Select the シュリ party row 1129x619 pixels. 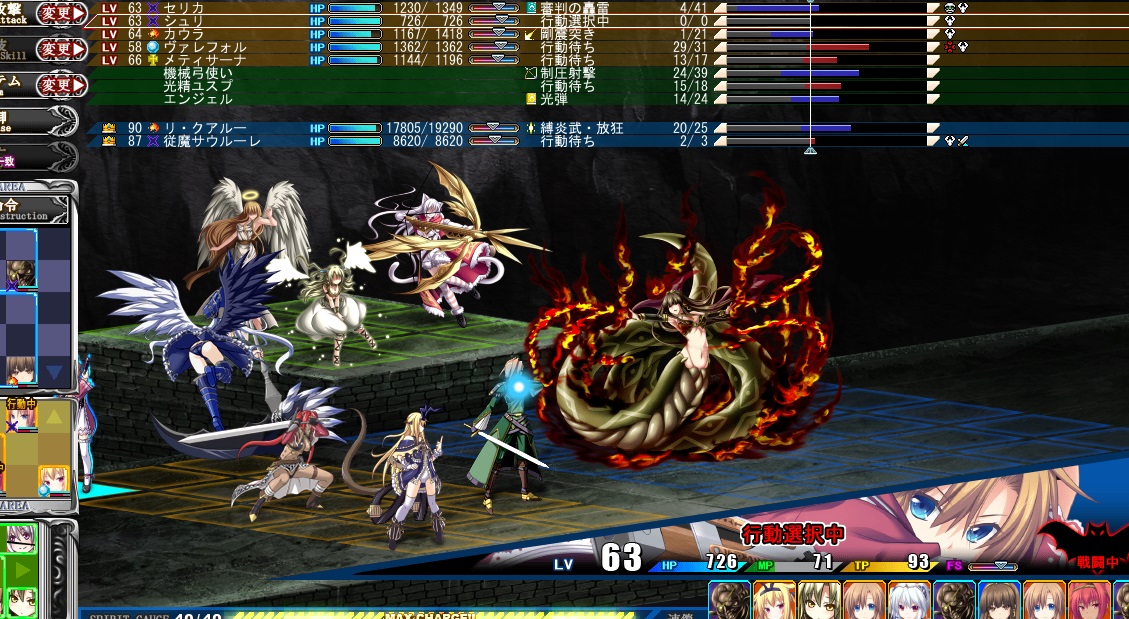coord(185,21)
